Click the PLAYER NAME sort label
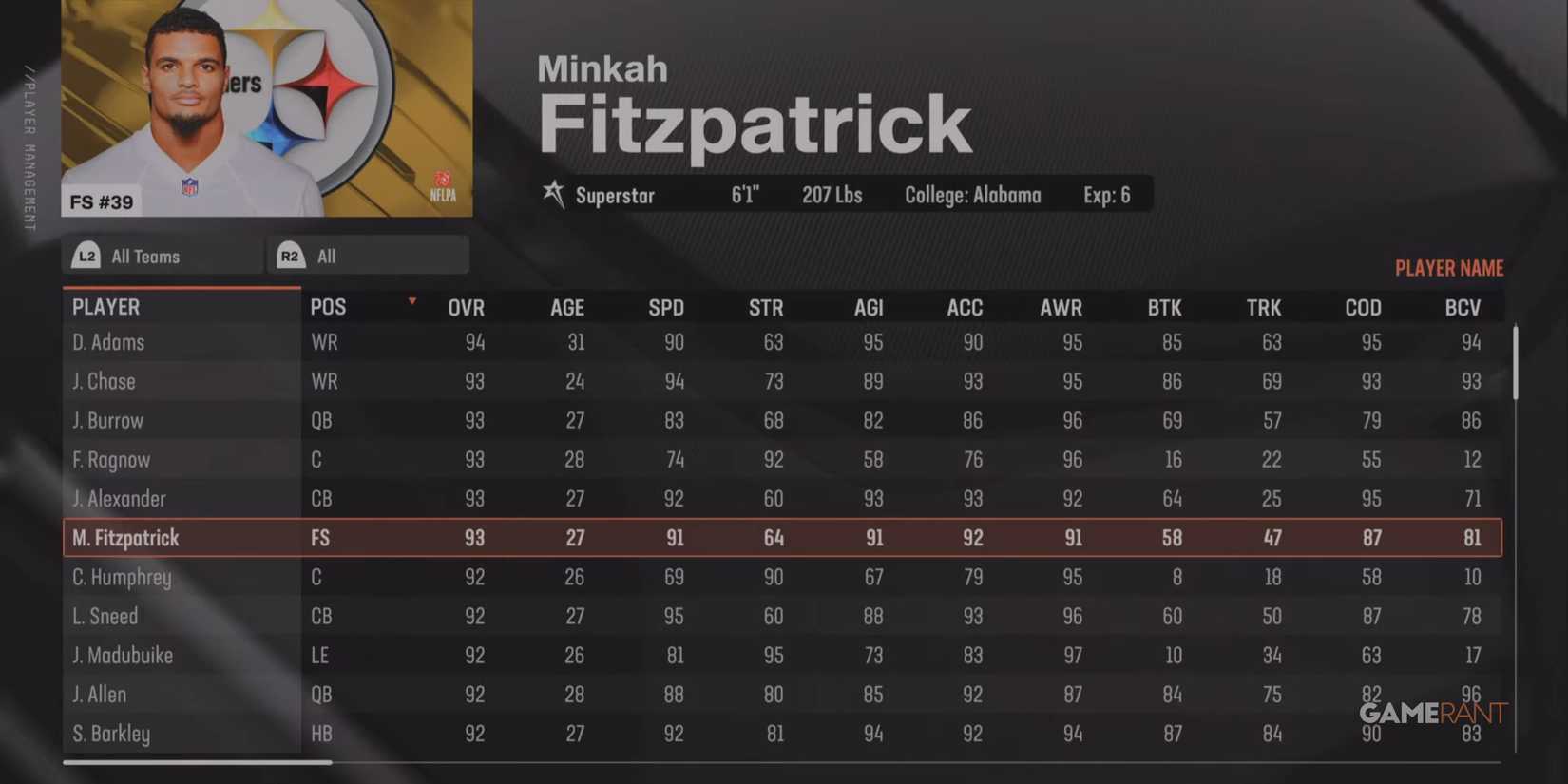Image resolution: width=1568 pixels, height=784 pixels. (x=1448, y=268)
